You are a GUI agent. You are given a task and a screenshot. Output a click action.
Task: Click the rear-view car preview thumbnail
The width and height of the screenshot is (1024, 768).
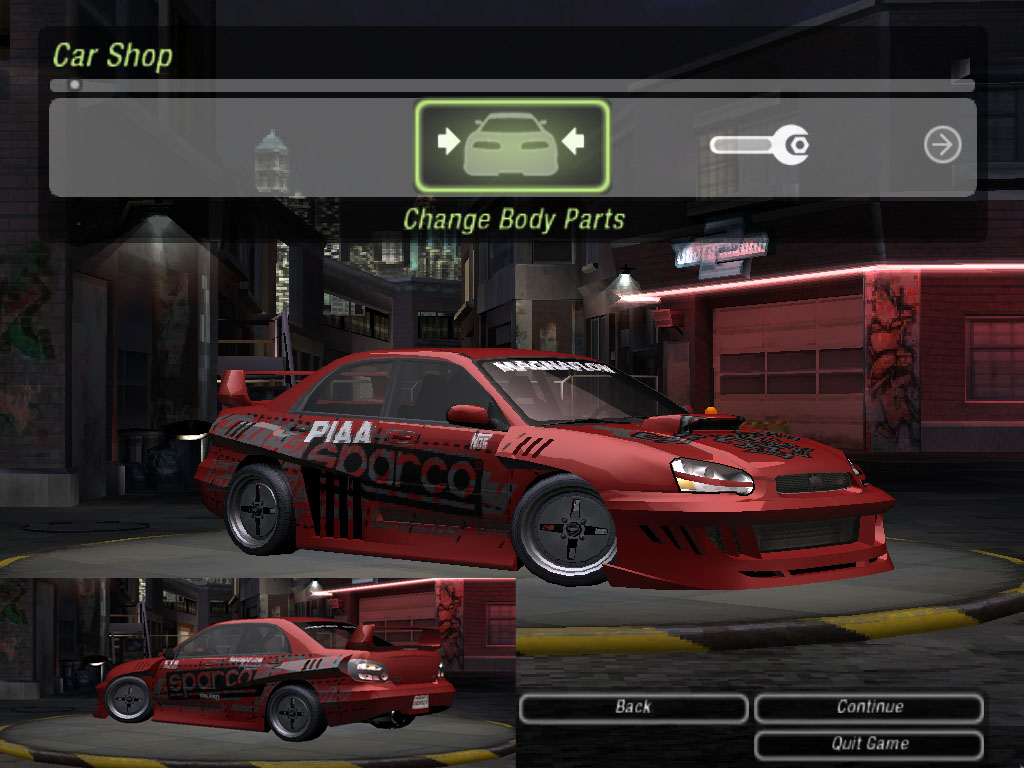point(258,672)
